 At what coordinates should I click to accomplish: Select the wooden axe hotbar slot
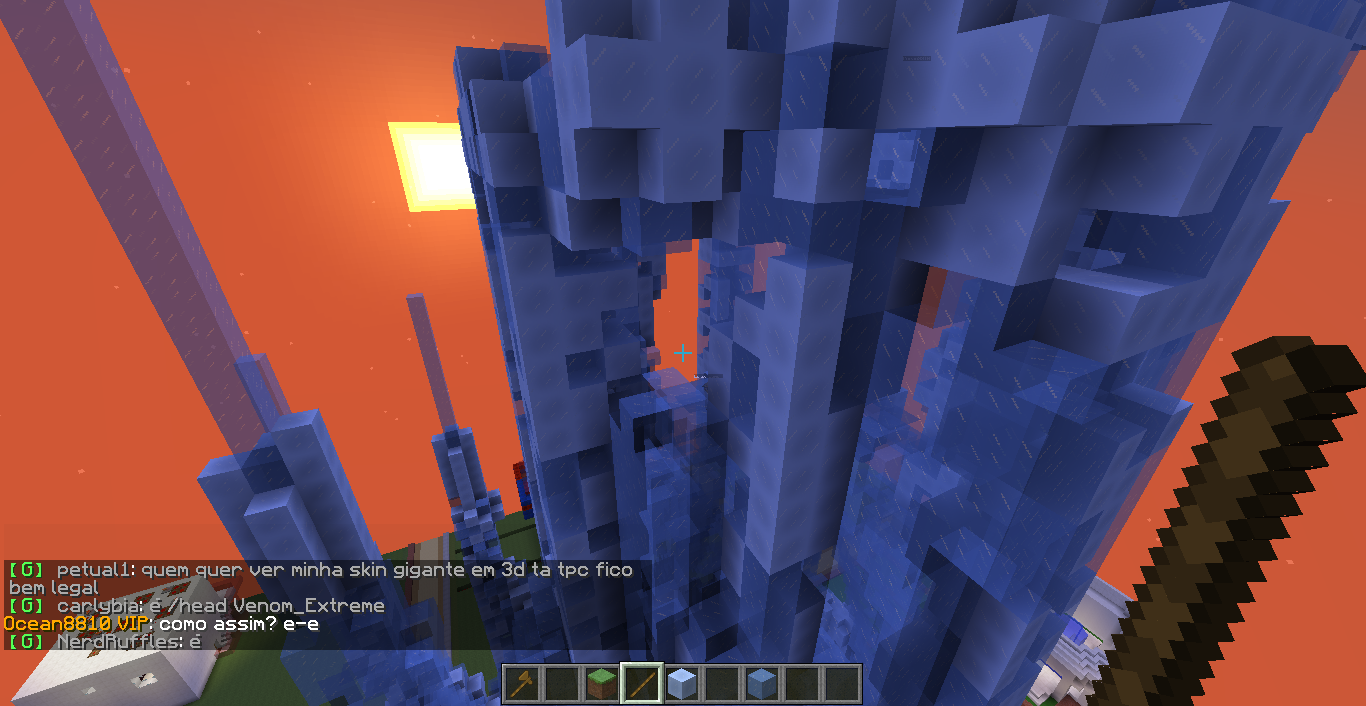point(521,684)
